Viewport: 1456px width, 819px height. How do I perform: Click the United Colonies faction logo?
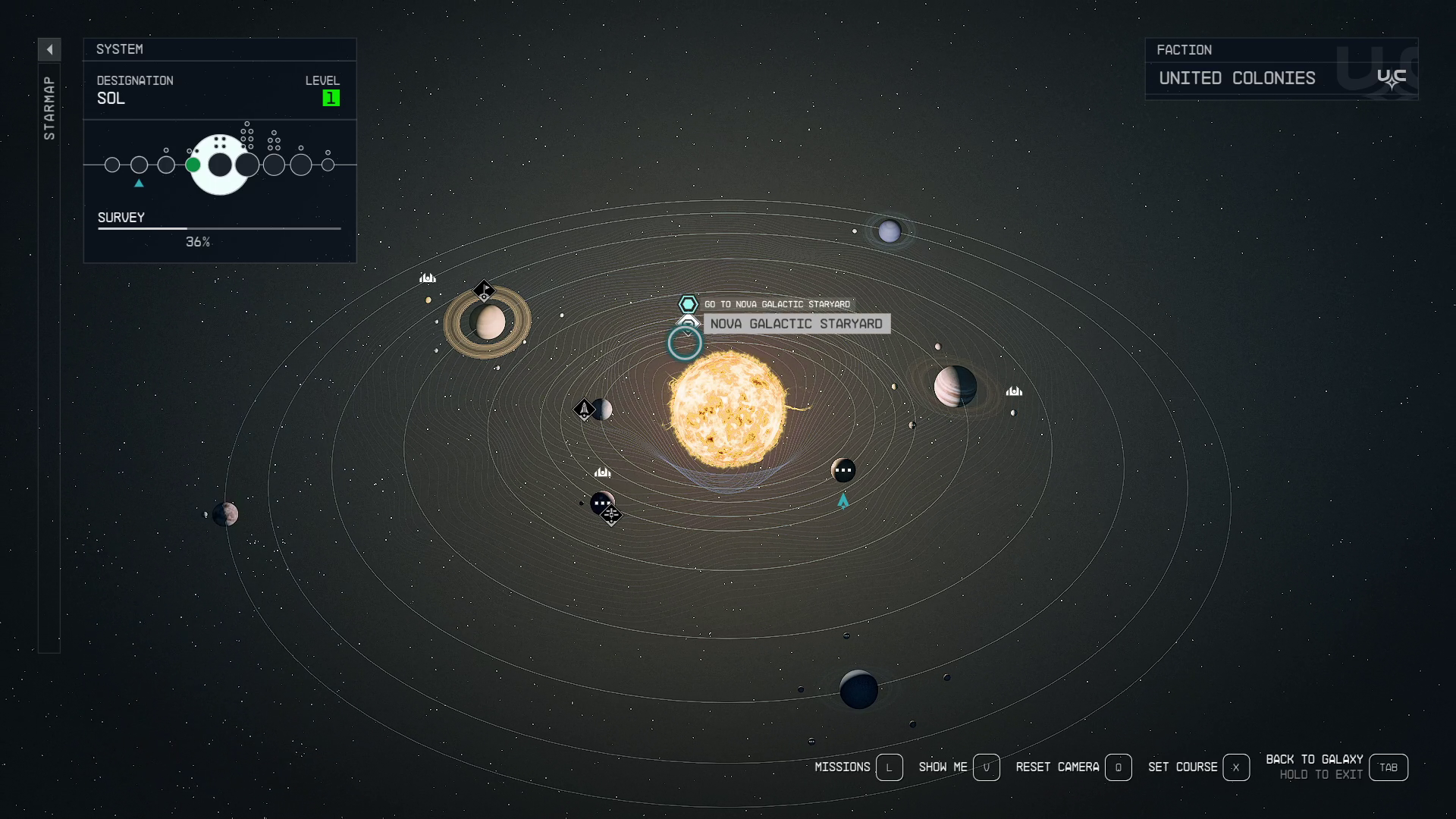tap(1392, 77)
